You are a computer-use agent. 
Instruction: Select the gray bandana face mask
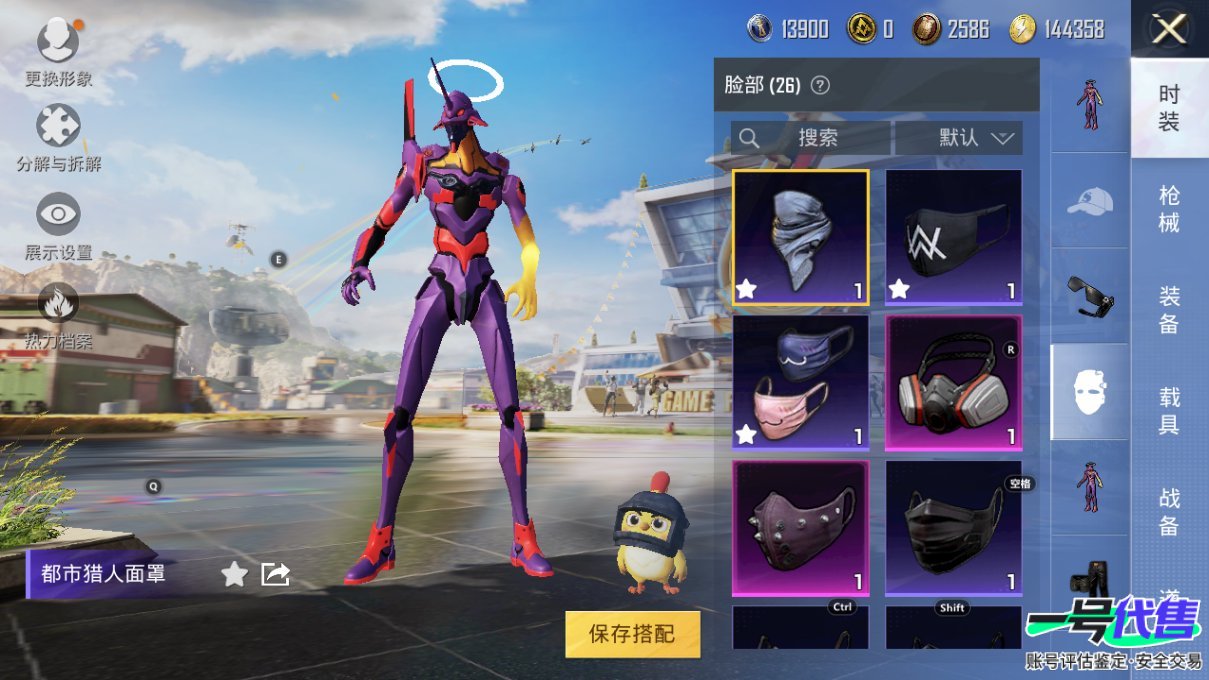[800, 237]
